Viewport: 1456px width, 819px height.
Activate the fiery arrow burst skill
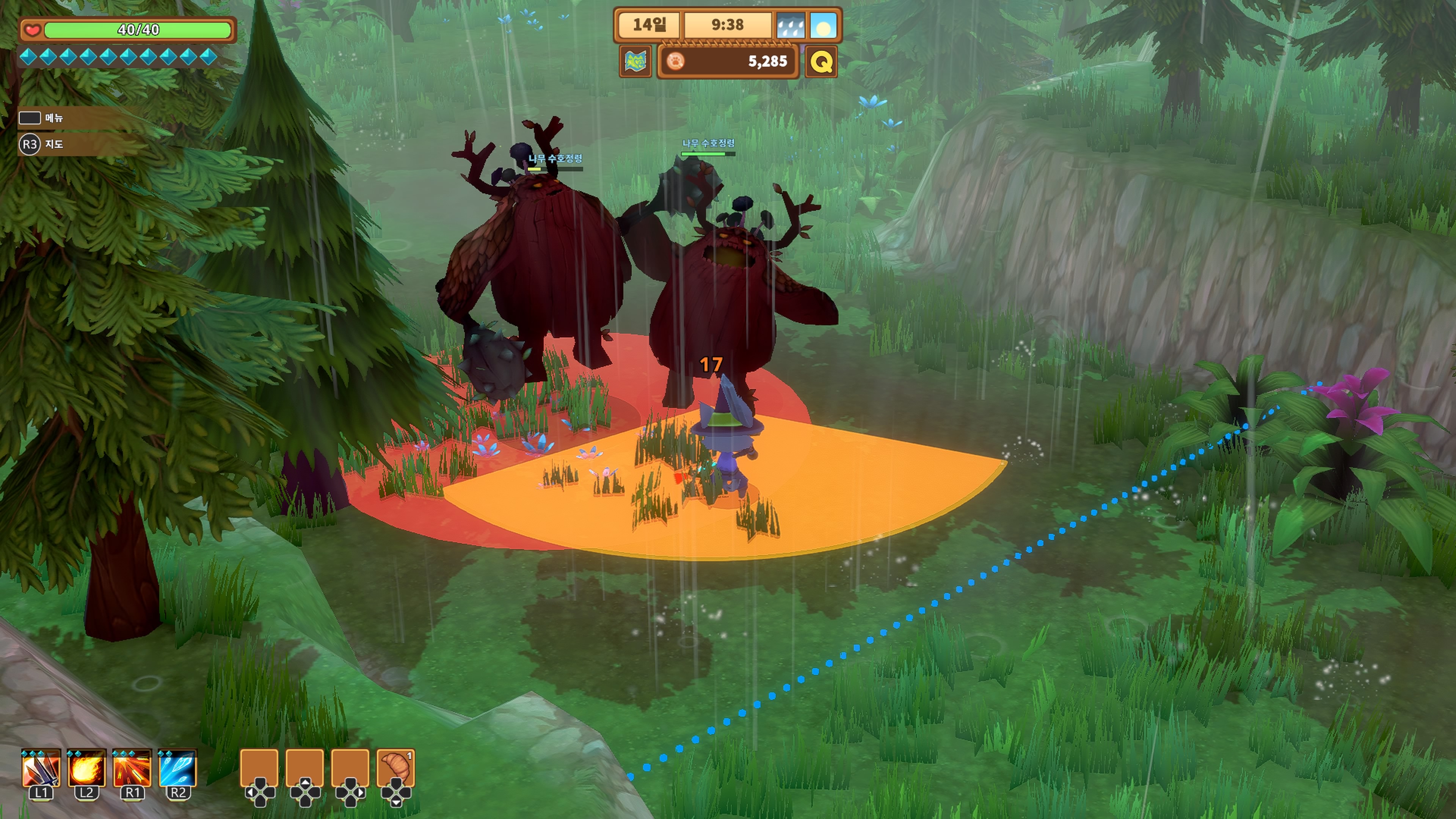tap(132, 767)
